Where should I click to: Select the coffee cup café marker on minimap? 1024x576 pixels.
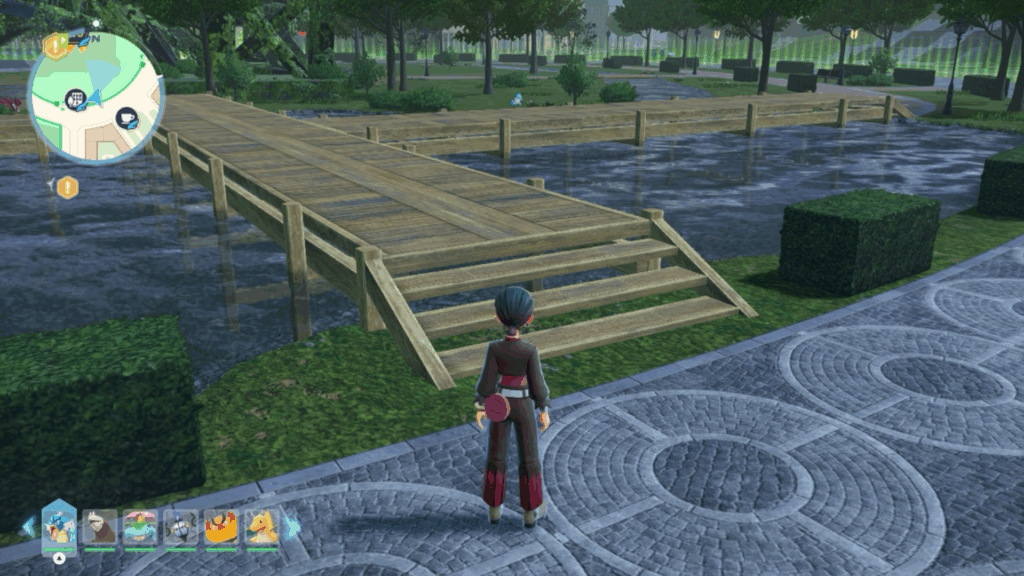coord(127,118)
